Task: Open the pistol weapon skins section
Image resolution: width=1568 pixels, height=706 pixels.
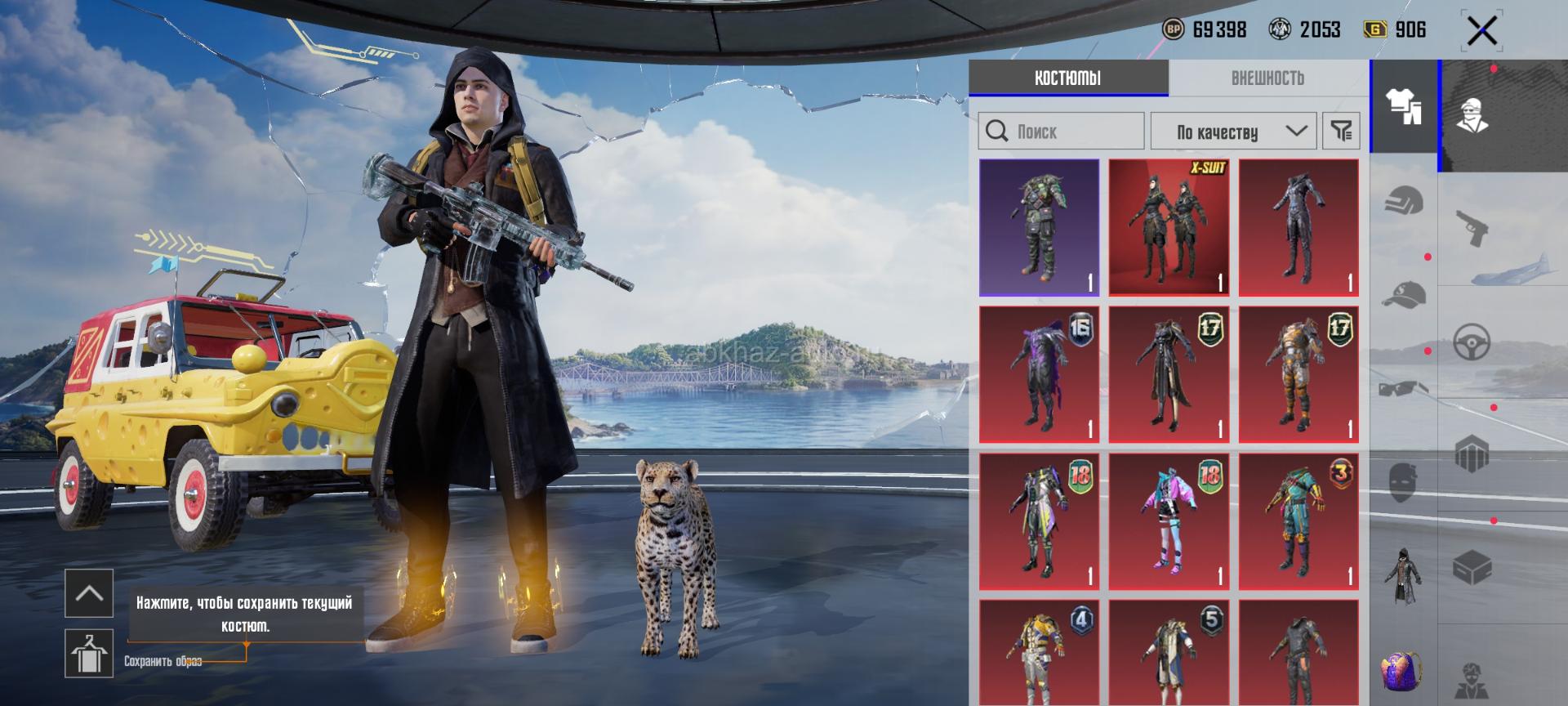Action: (x=1472, y=227)
